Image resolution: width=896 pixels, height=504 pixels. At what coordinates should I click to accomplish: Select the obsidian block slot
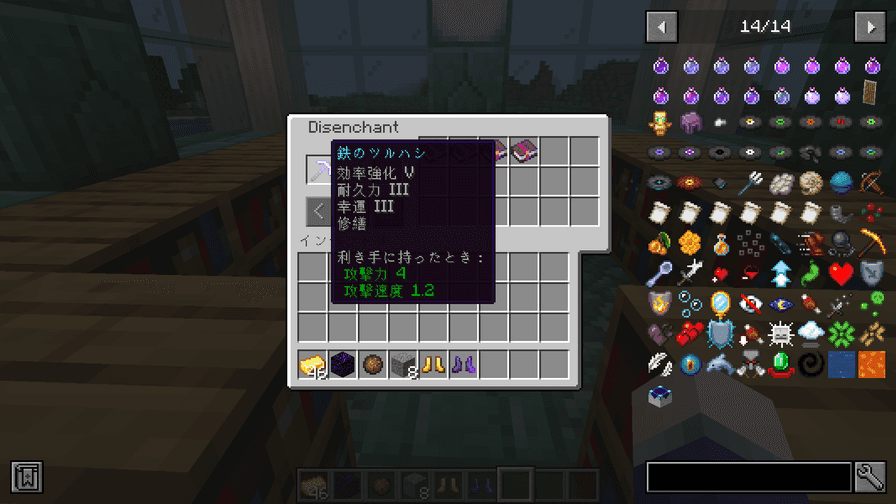(x=343, y=365)
